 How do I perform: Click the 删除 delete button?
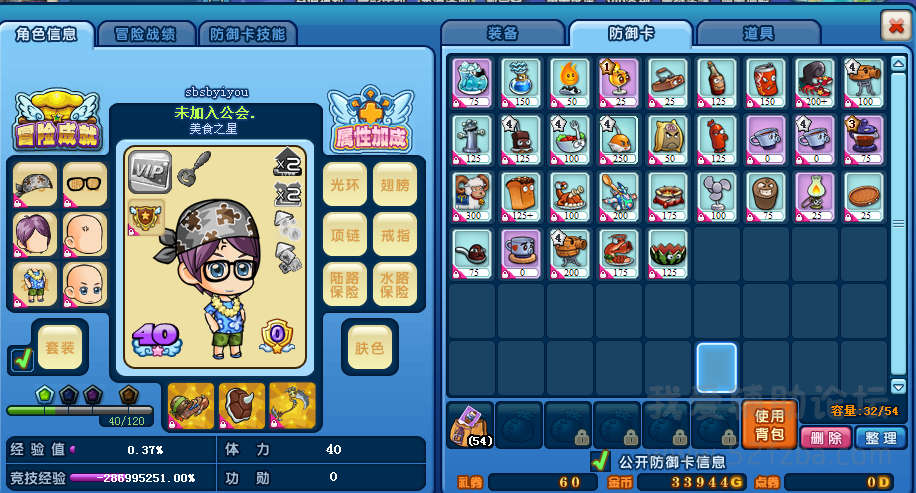tap(825, 438)
